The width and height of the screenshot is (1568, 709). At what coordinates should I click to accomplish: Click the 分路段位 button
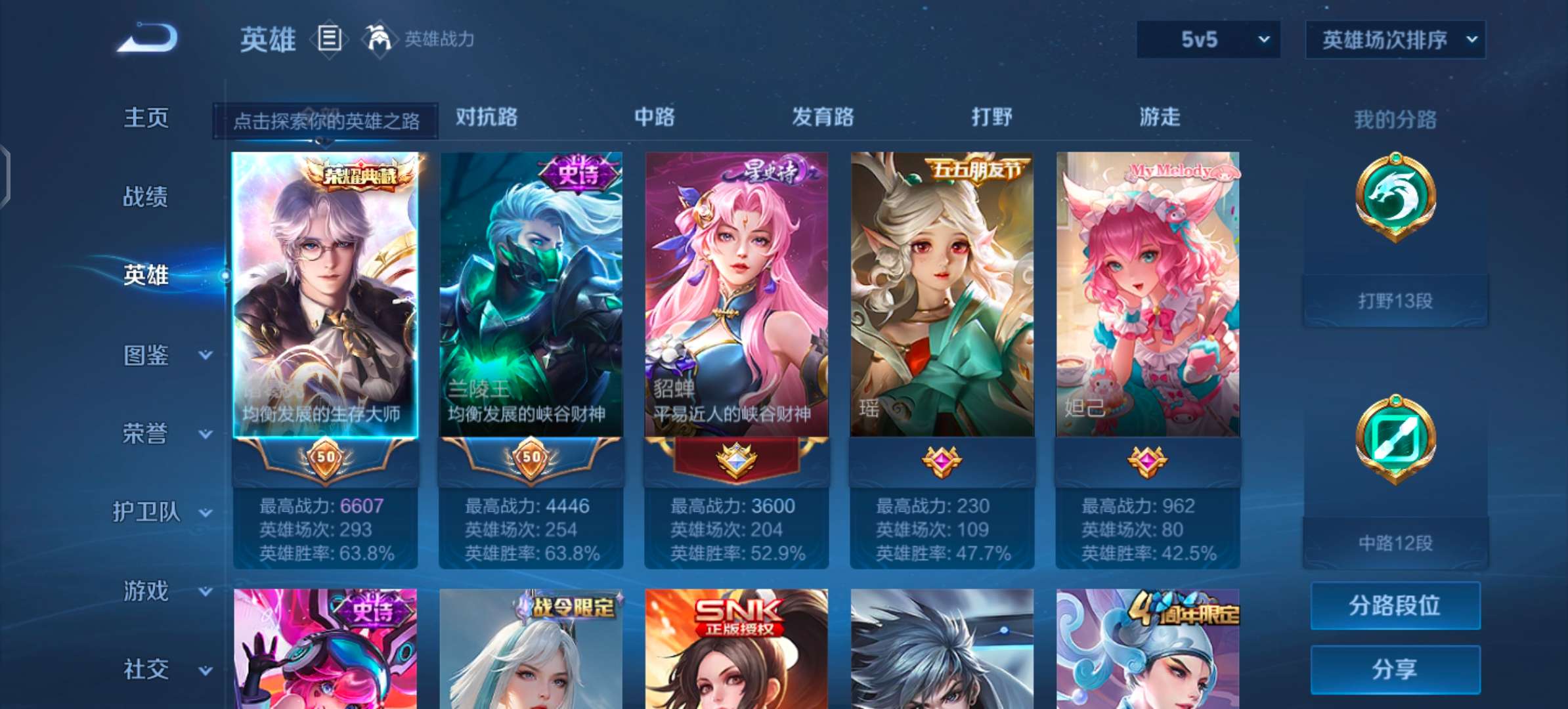pyautogui.click(x=1395, y=605)
